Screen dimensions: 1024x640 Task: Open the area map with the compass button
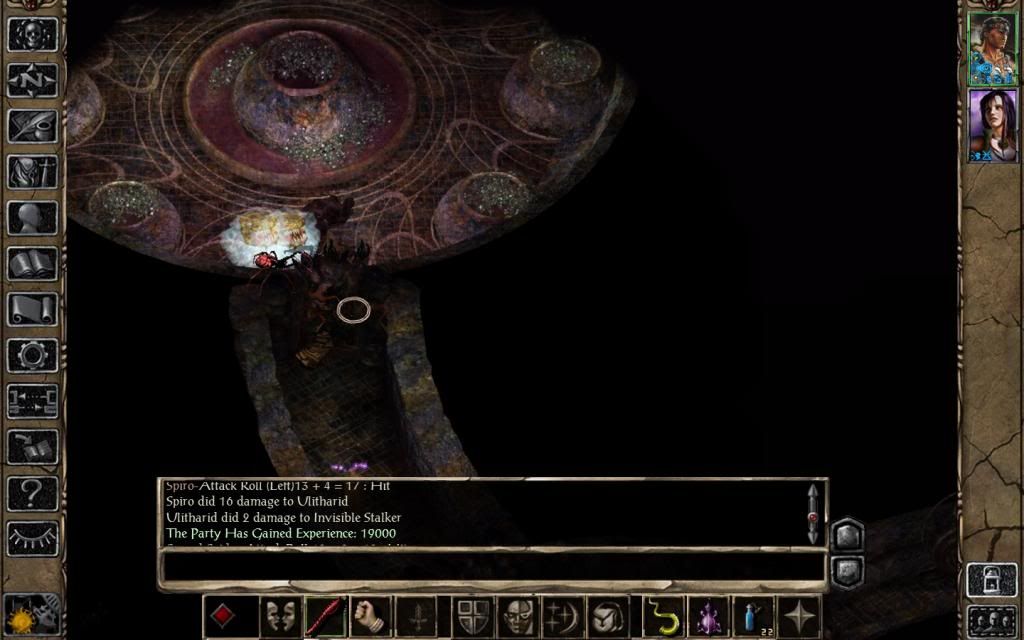click(x=32, y=80)
